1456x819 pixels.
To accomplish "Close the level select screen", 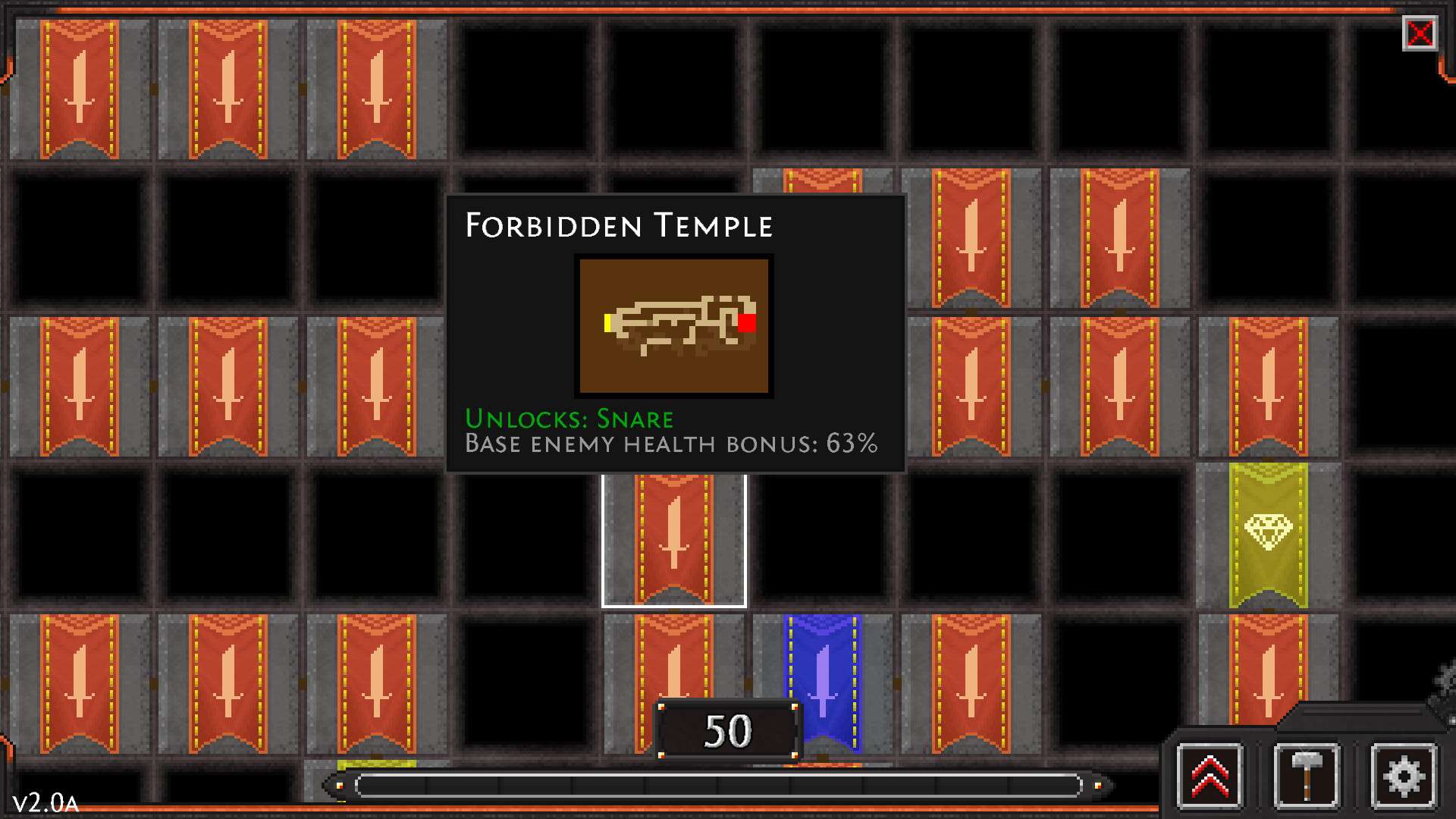I will 1422,34.
